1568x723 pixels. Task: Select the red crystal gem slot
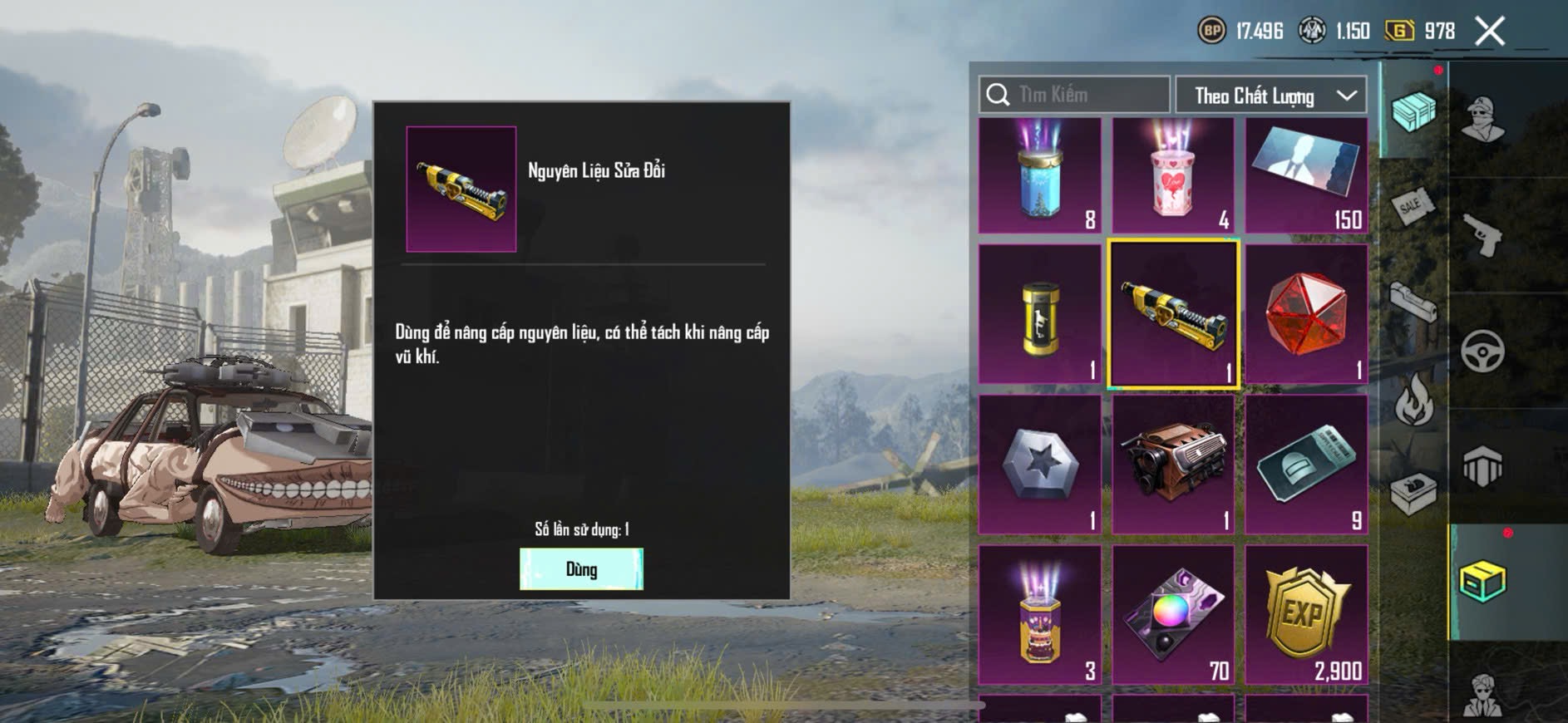pos(1306,315)
